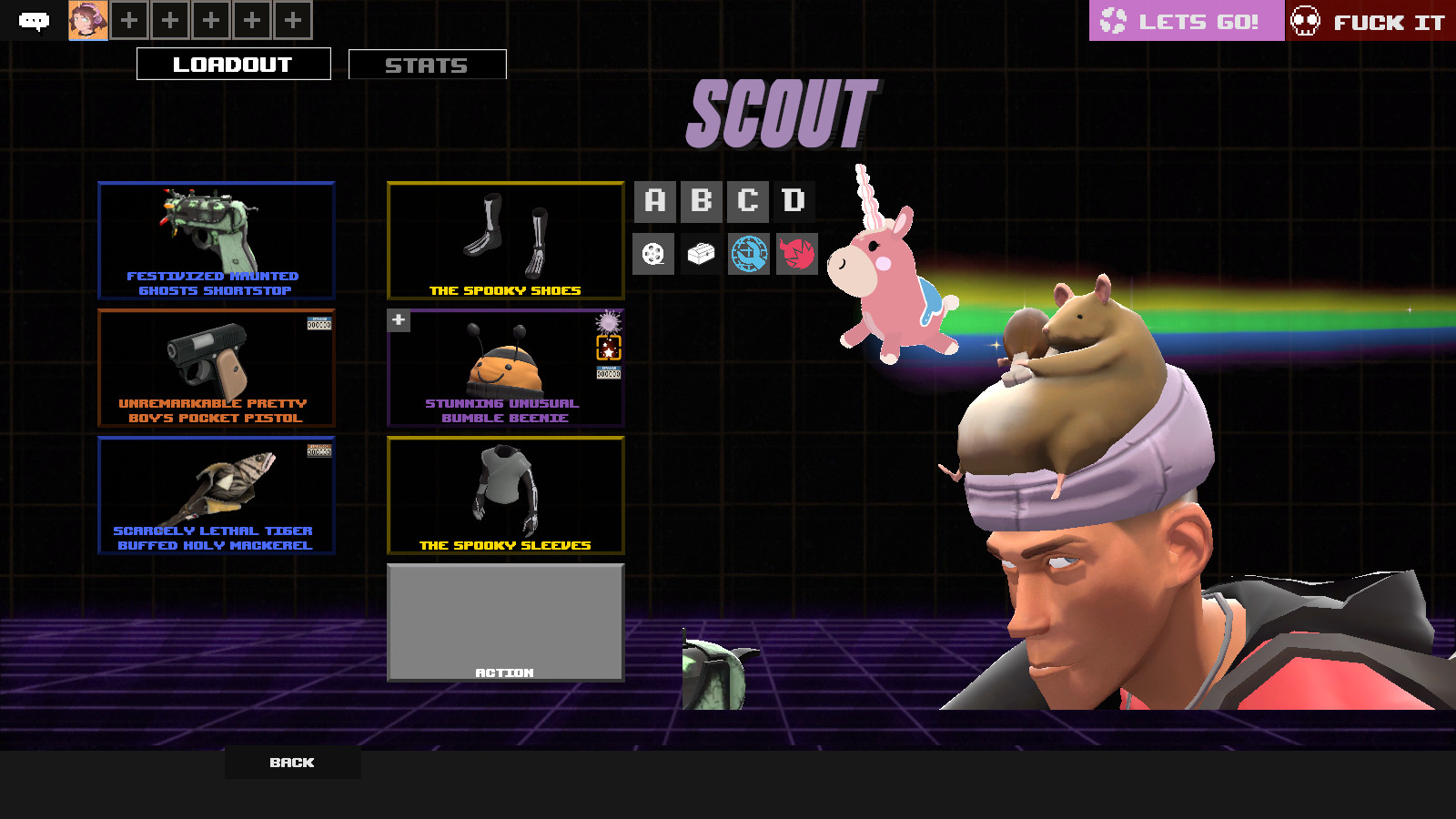1456x819 pixels.
Task: Switch to loadout preset A
Action: pyautogui.click(x=653, y=200)
